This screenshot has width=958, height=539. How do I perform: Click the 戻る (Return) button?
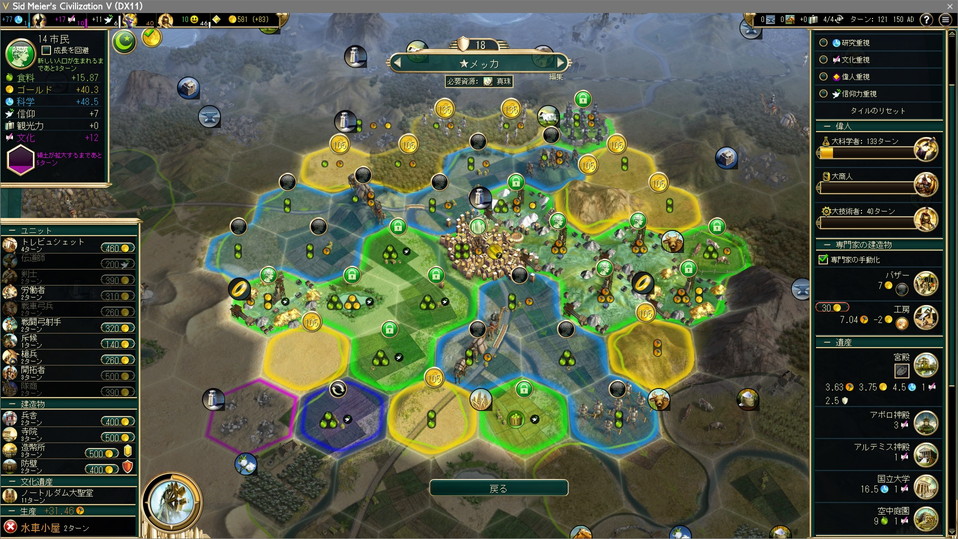(498, 489)
